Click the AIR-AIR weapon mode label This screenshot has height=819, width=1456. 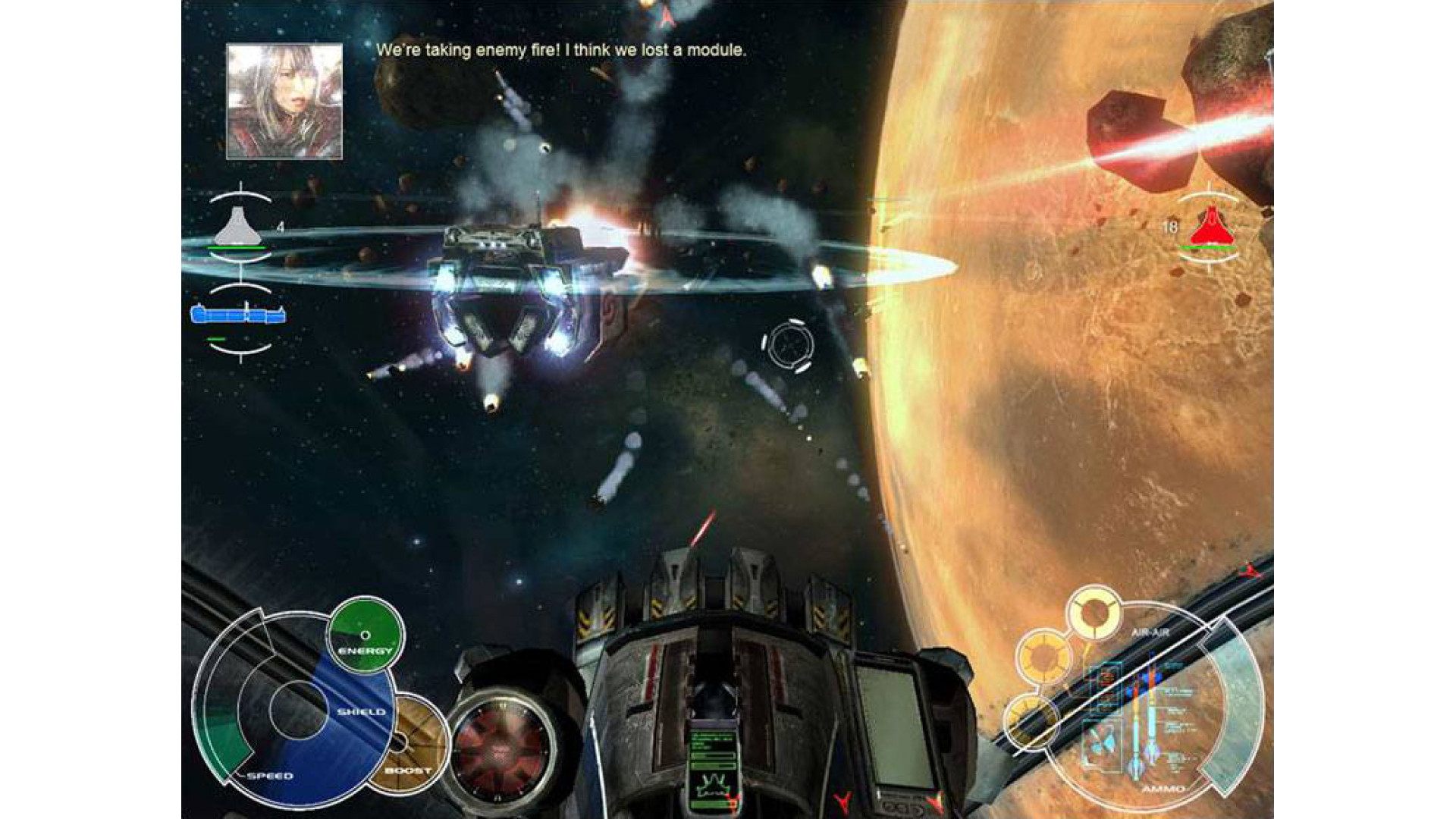click(x=1150, y=632)
